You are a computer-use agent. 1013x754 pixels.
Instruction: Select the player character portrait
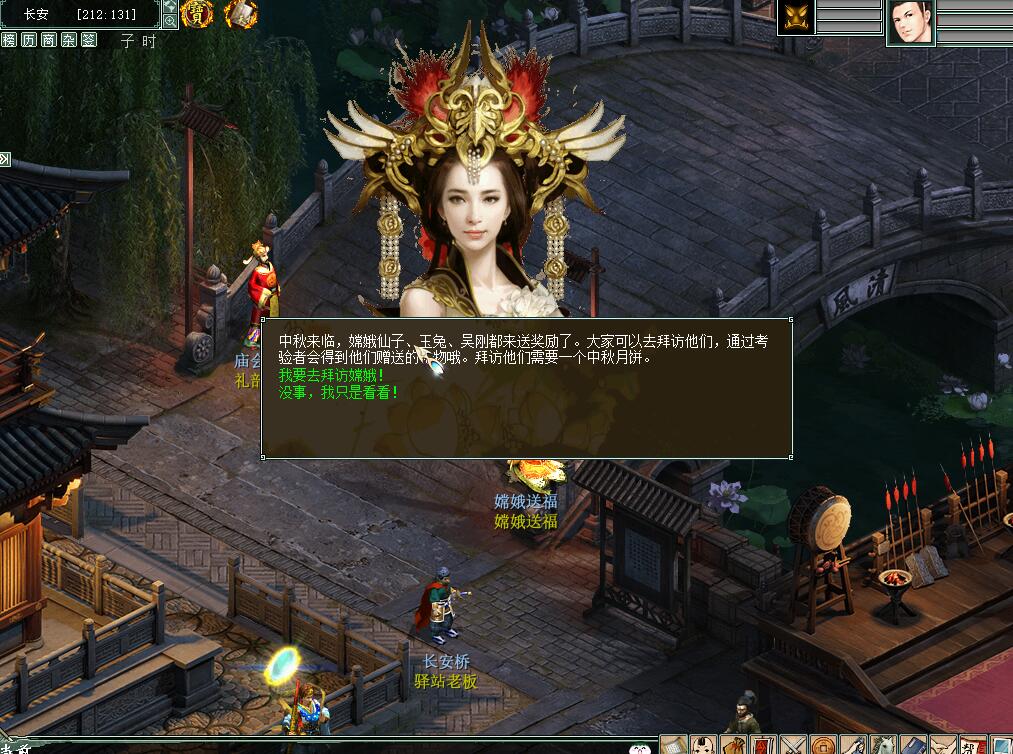tap(910, 21)
